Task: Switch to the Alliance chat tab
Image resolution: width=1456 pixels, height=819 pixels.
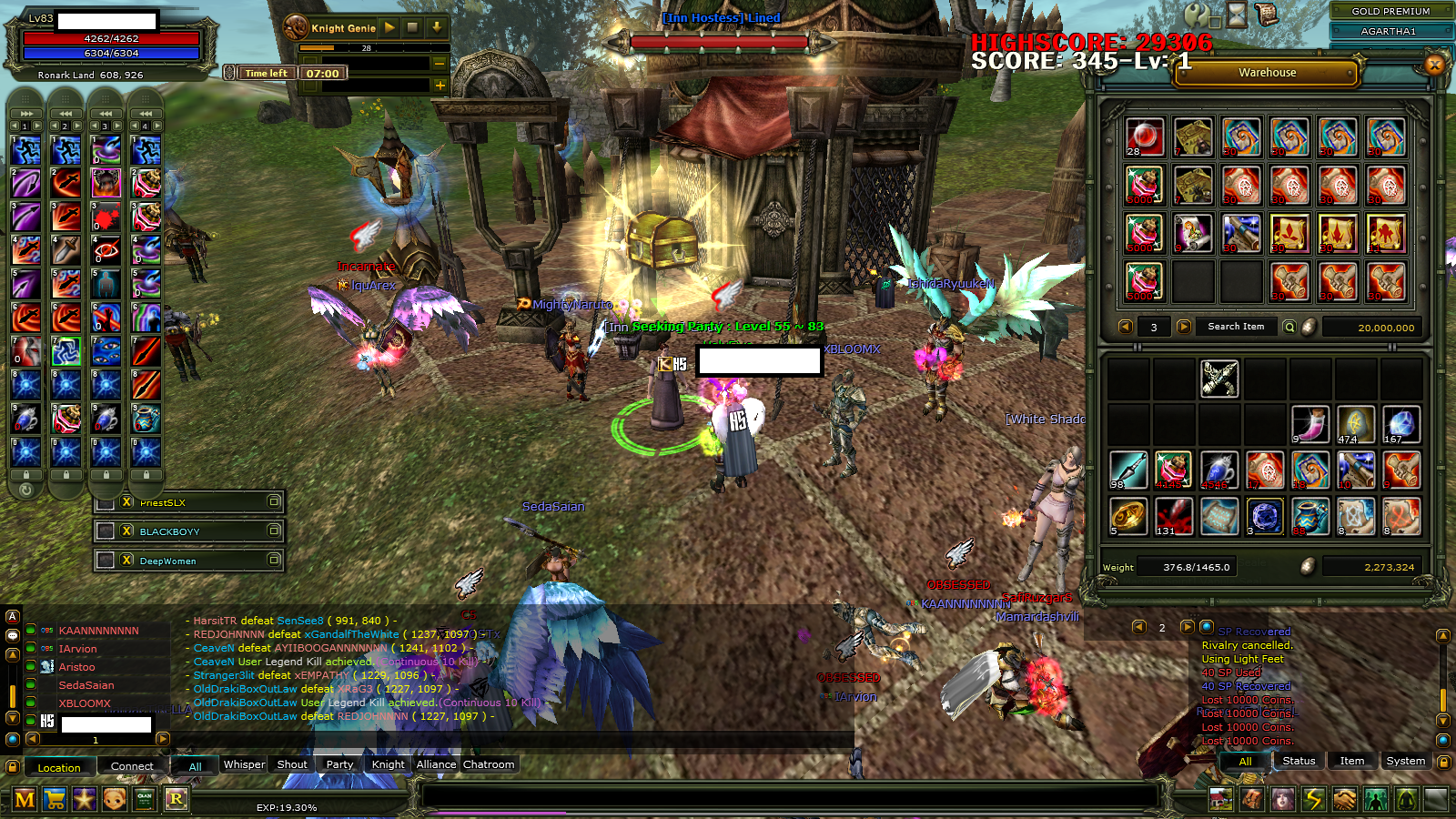Action: (436, 764)
